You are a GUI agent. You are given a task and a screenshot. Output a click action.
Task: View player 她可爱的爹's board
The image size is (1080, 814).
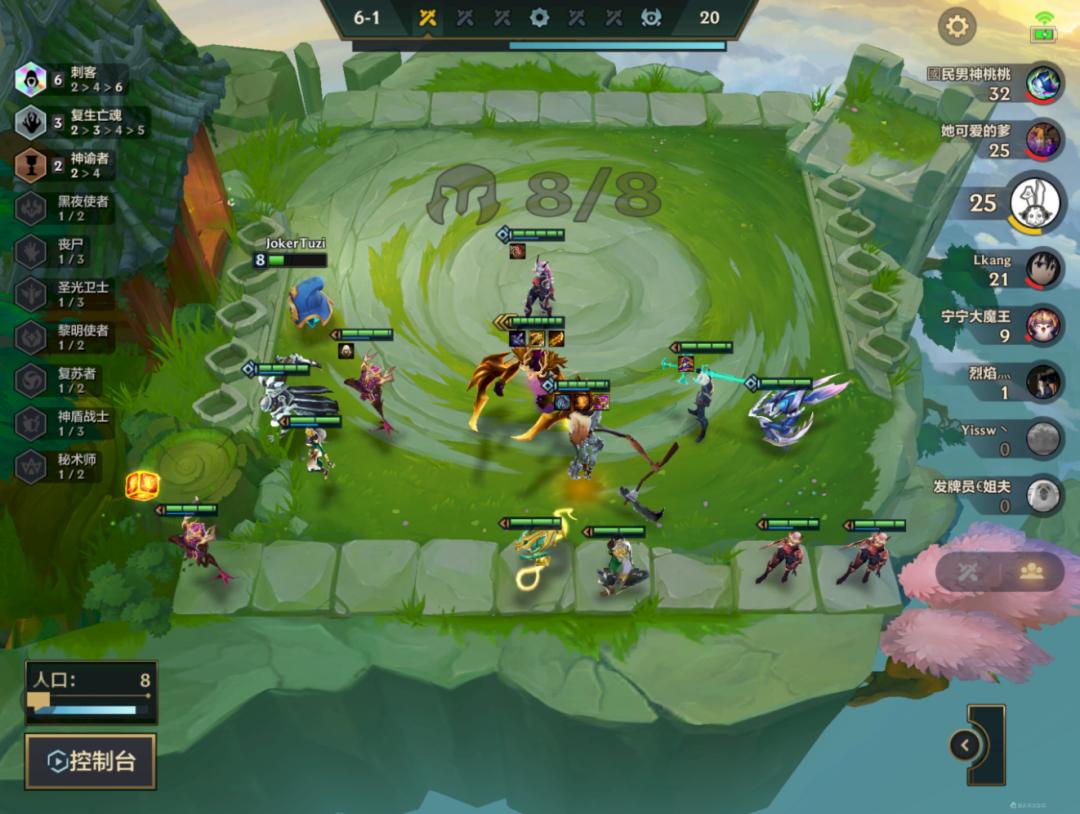tap(1043, 140)
